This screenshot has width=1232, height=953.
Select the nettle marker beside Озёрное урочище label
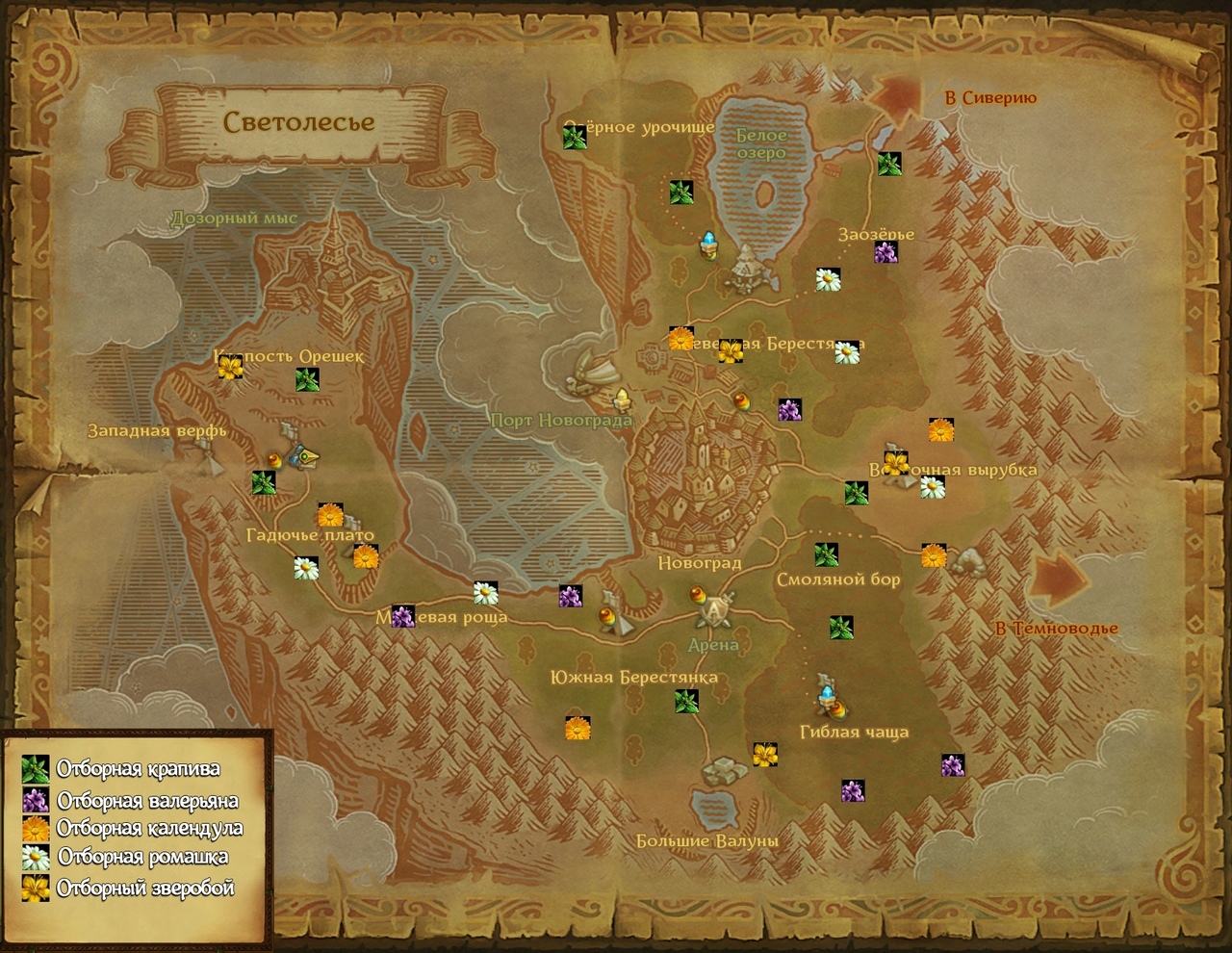pyautogui.click(x=575, y=138)
